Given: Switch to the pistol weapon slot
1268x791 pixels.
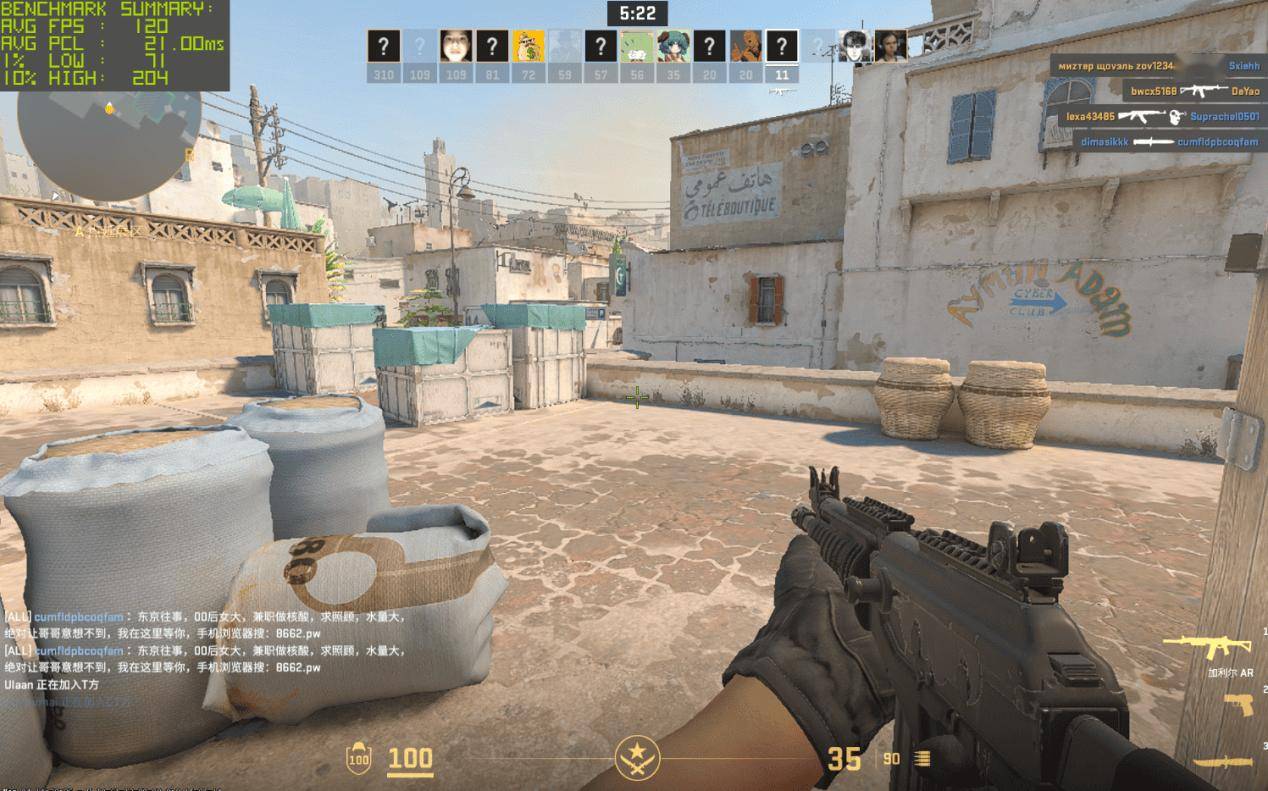Looking at the screenshot, I should (1238, 705).
